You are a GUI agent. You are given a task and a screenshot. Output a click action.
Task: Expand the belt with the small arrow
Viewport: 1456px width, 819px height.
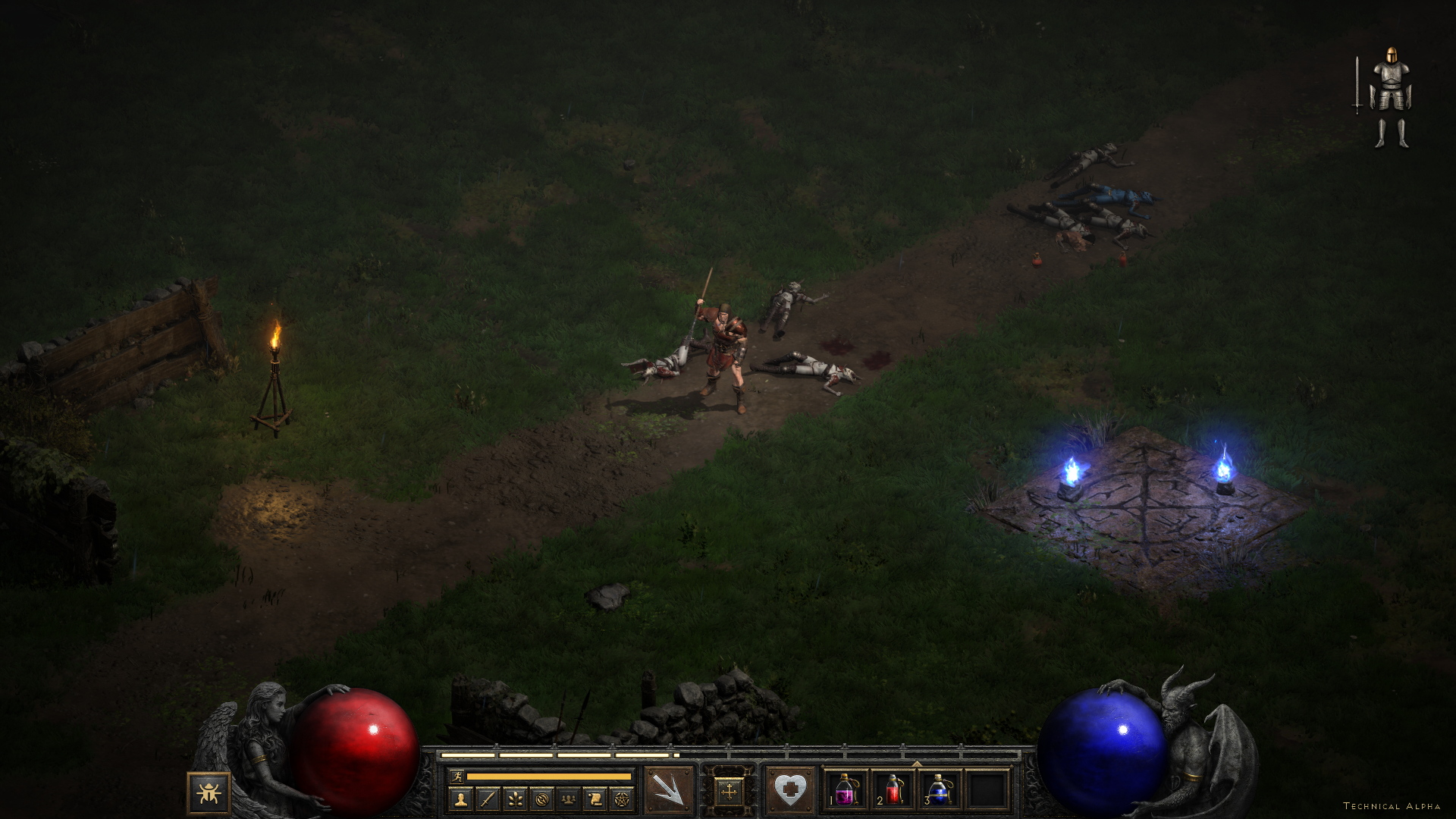click(917, 764)
